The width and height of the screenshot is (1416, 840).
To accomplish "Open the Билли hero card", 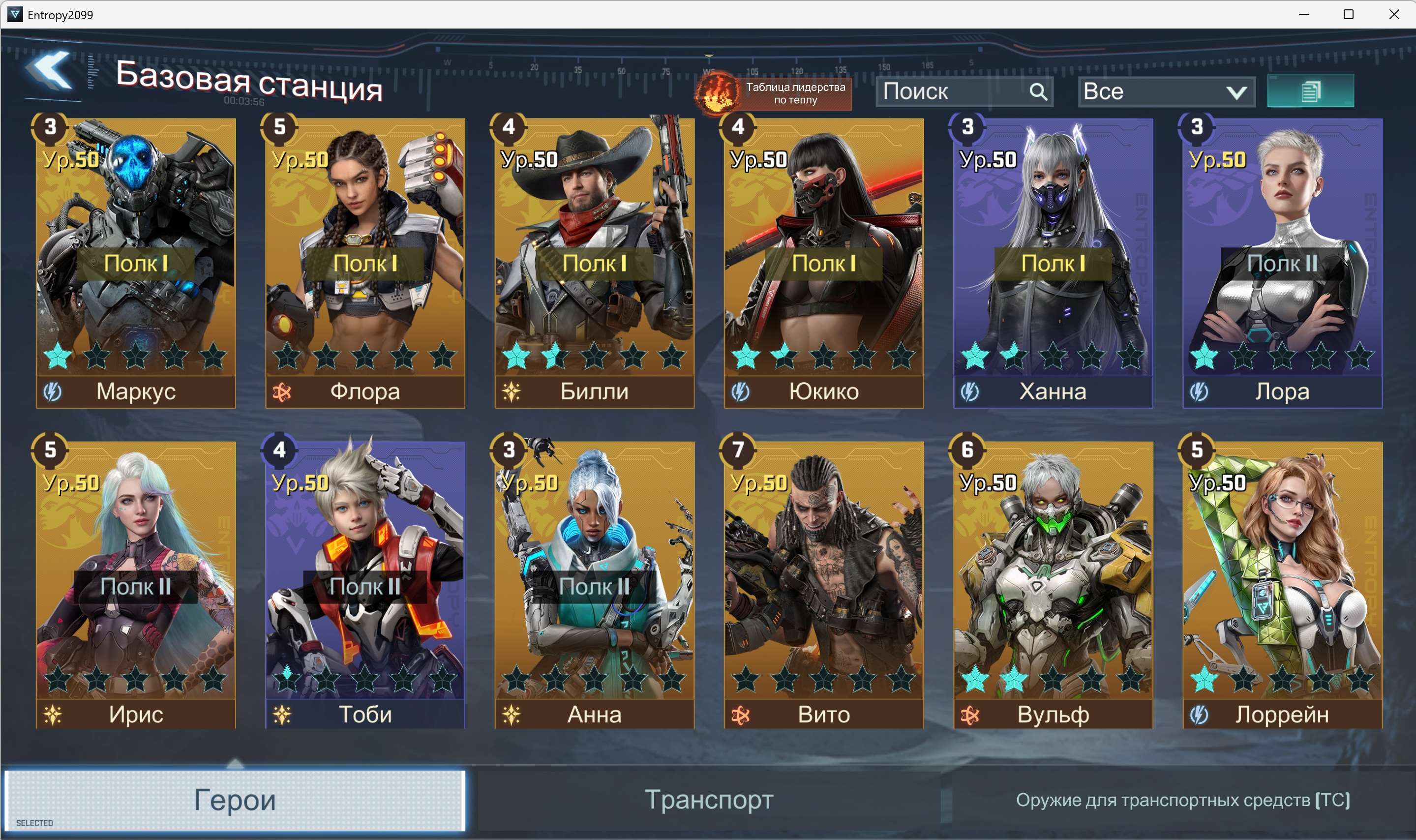I will pyautogui.click(x=594, y=263).
